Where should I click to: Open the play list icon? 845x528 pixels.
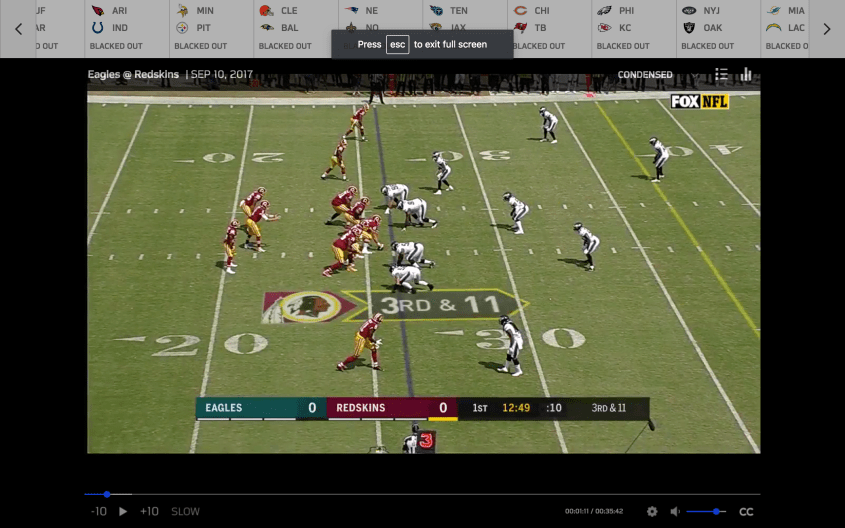click(722, 74)
